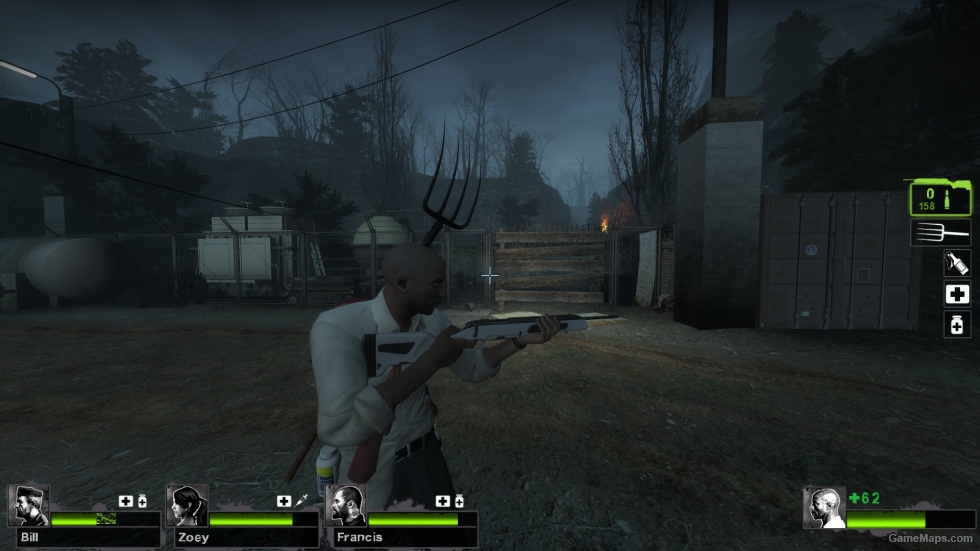
Task: Click Zoey's teammate portrait
Action: (x=187, y=506)
